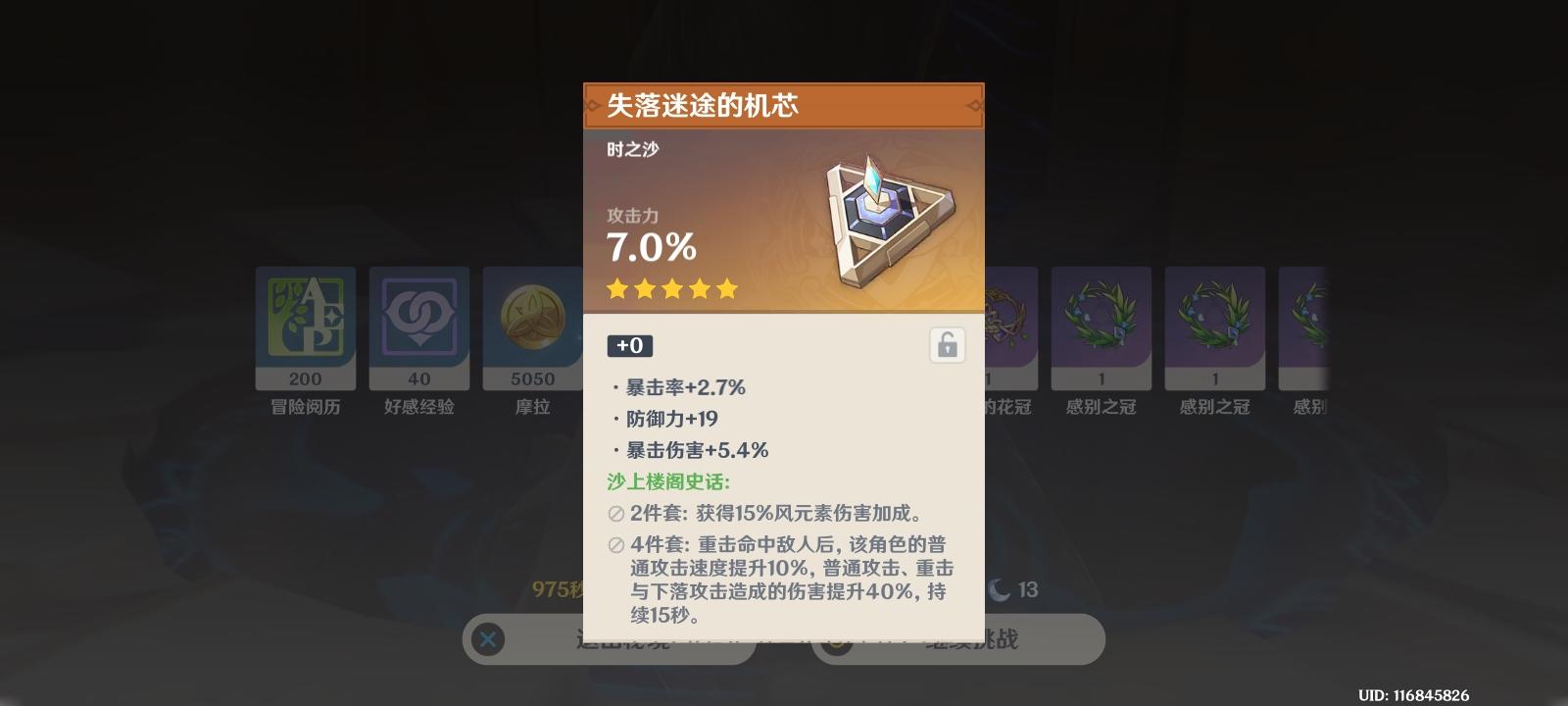Image resolution: width=1568 pixels, height=706 pixels.
Task: Select the 失落迷途的机芯 title bar
Action: (783, 106)
